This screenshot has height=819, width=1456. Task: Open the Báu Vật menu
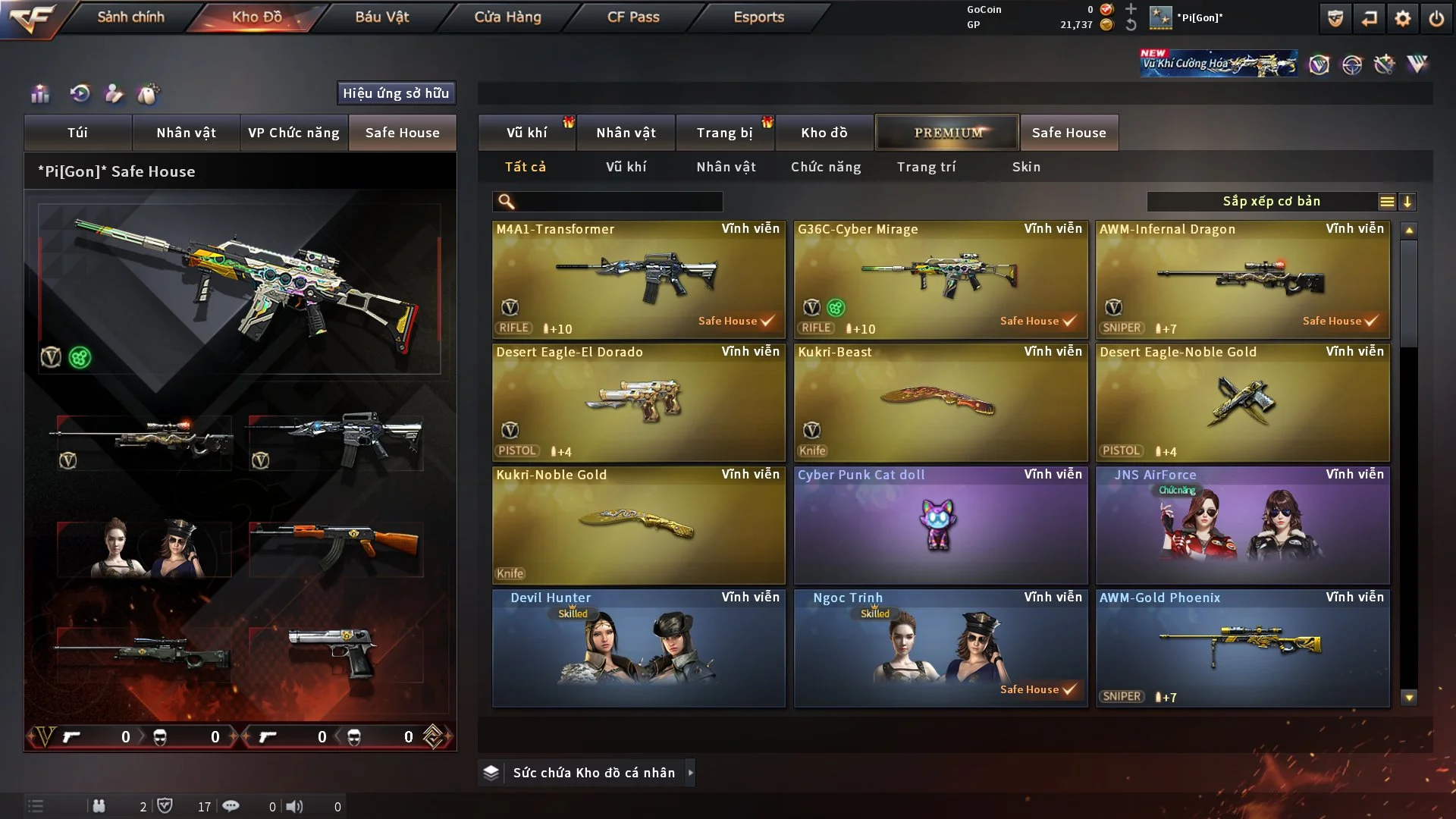(x=381, y=17)
